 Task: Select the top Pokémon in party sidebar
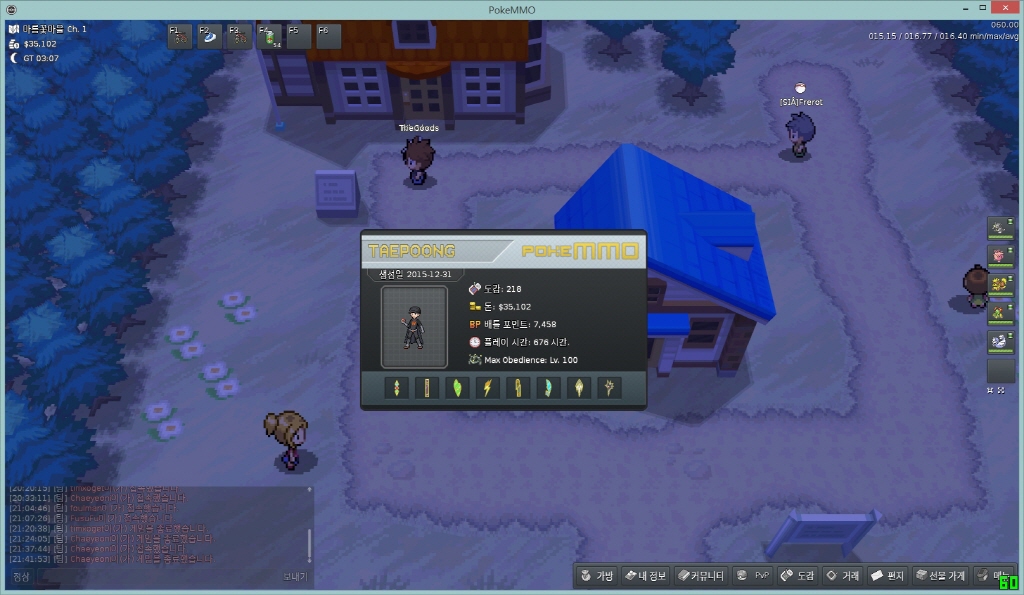click(1000, 228)
